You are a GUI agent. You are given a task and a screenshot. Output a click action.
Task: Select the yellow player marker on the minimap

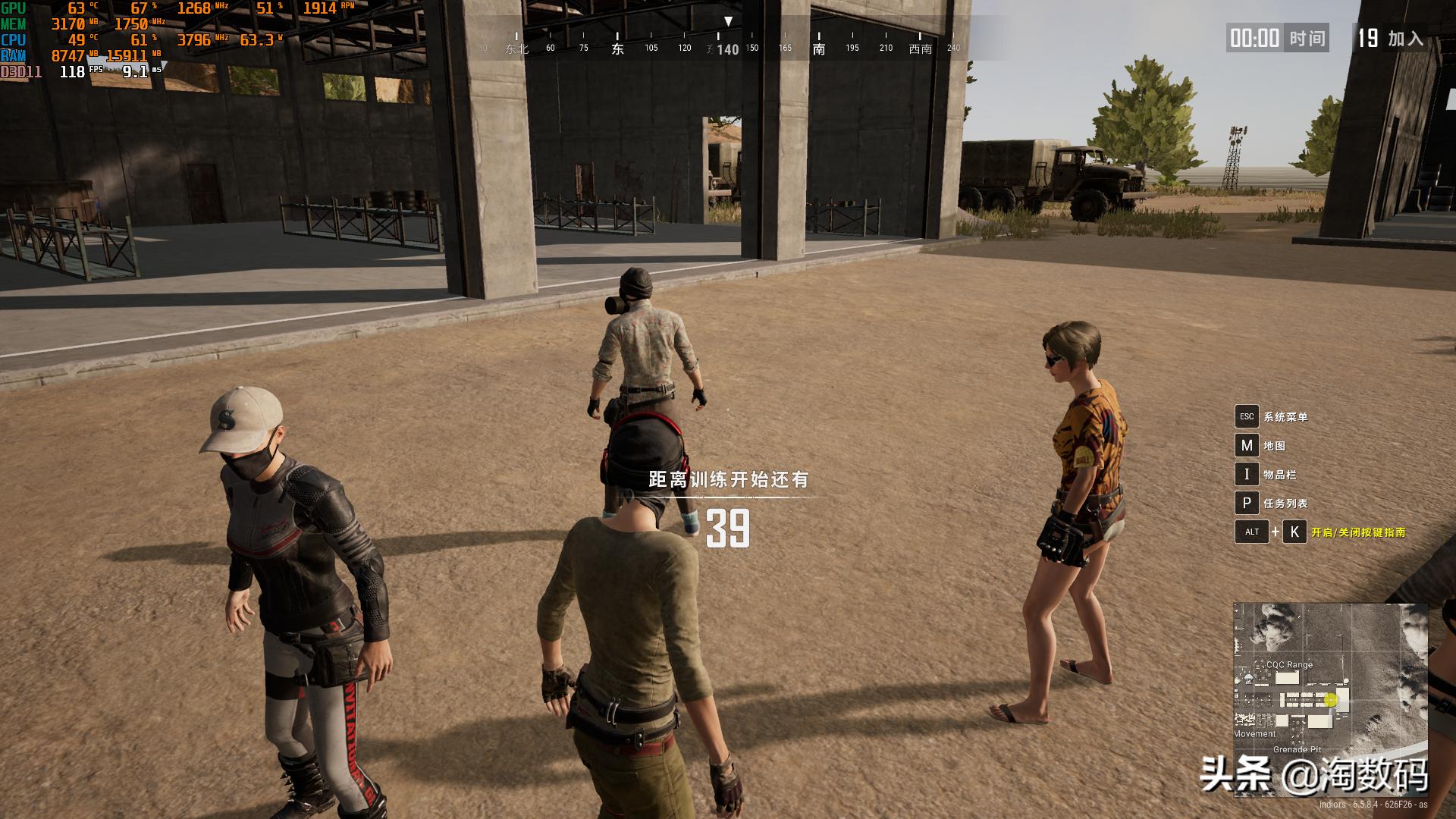(1331, 700)
